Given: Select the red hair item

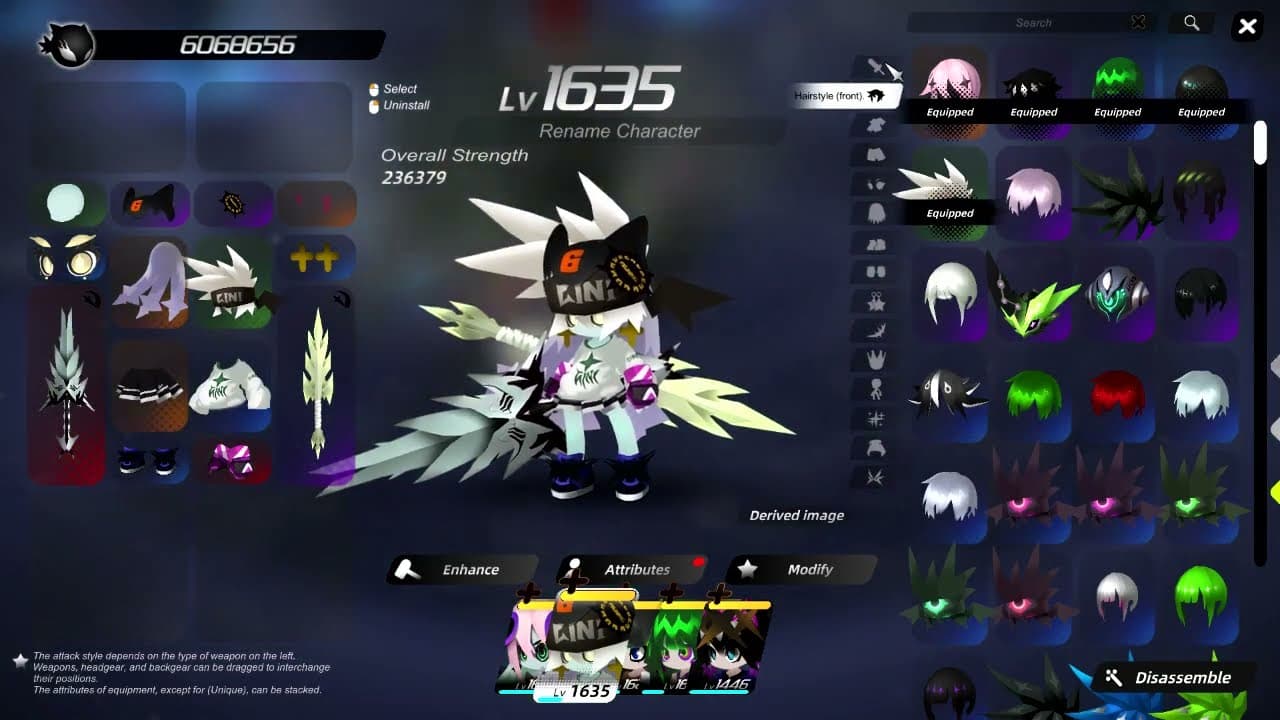Looking at the screenshot, I should [x=1117, y=395].
